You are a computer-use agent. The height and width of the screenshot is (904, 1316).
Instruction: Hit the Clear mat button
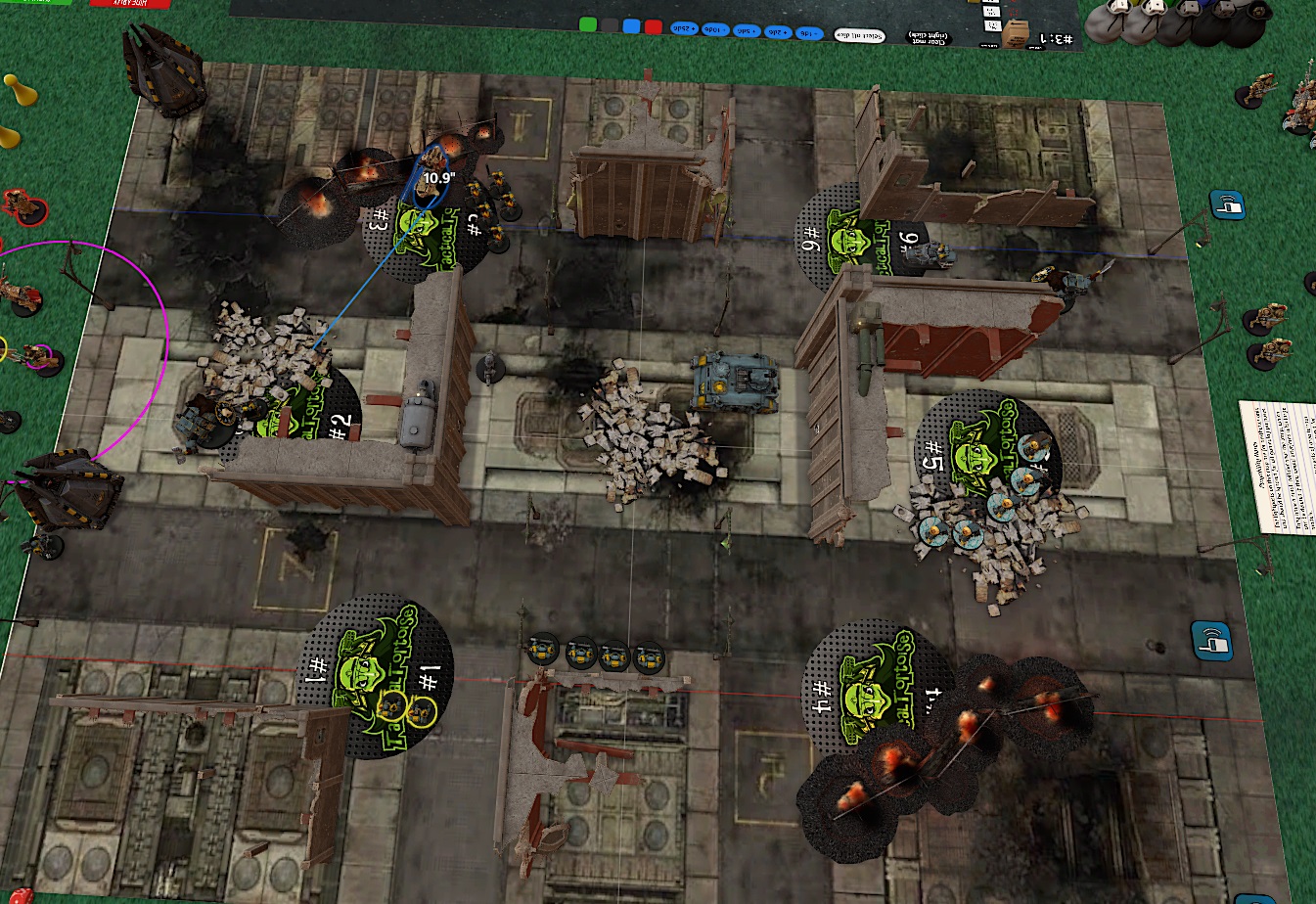tap(926, 38)
